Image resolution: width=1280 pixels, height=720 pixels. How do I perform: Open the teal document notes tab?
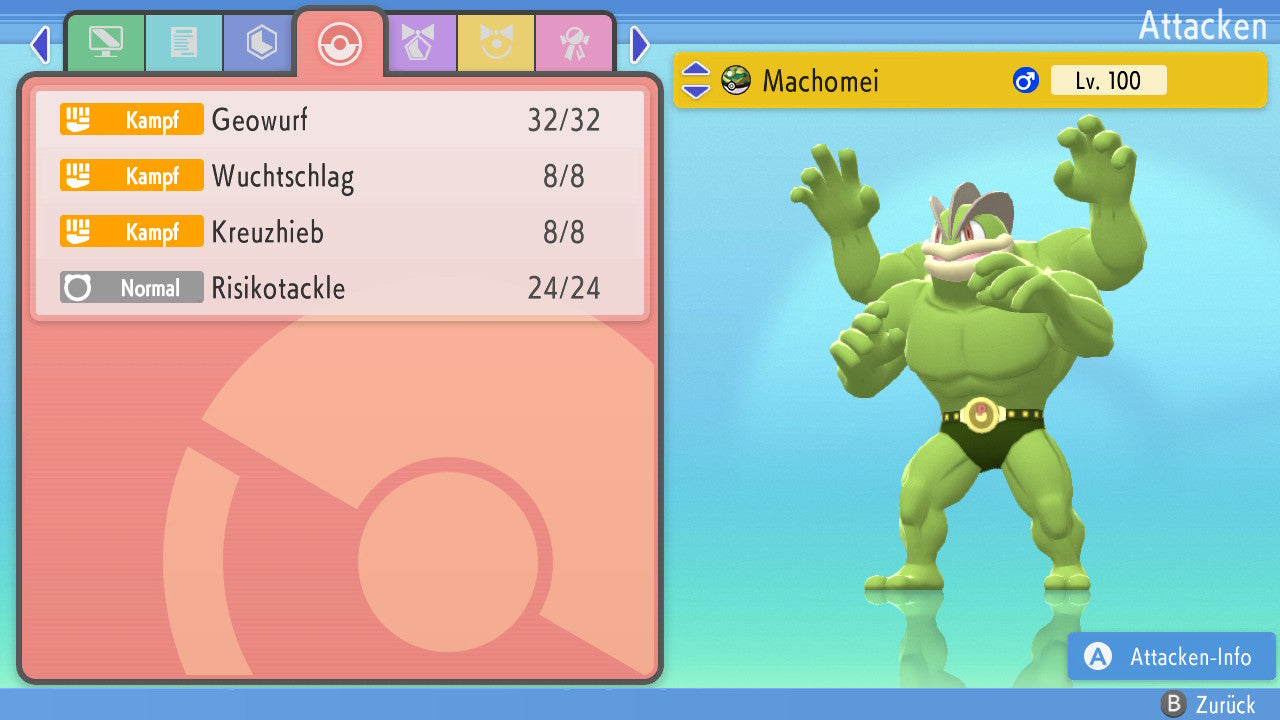pos(183,43)
